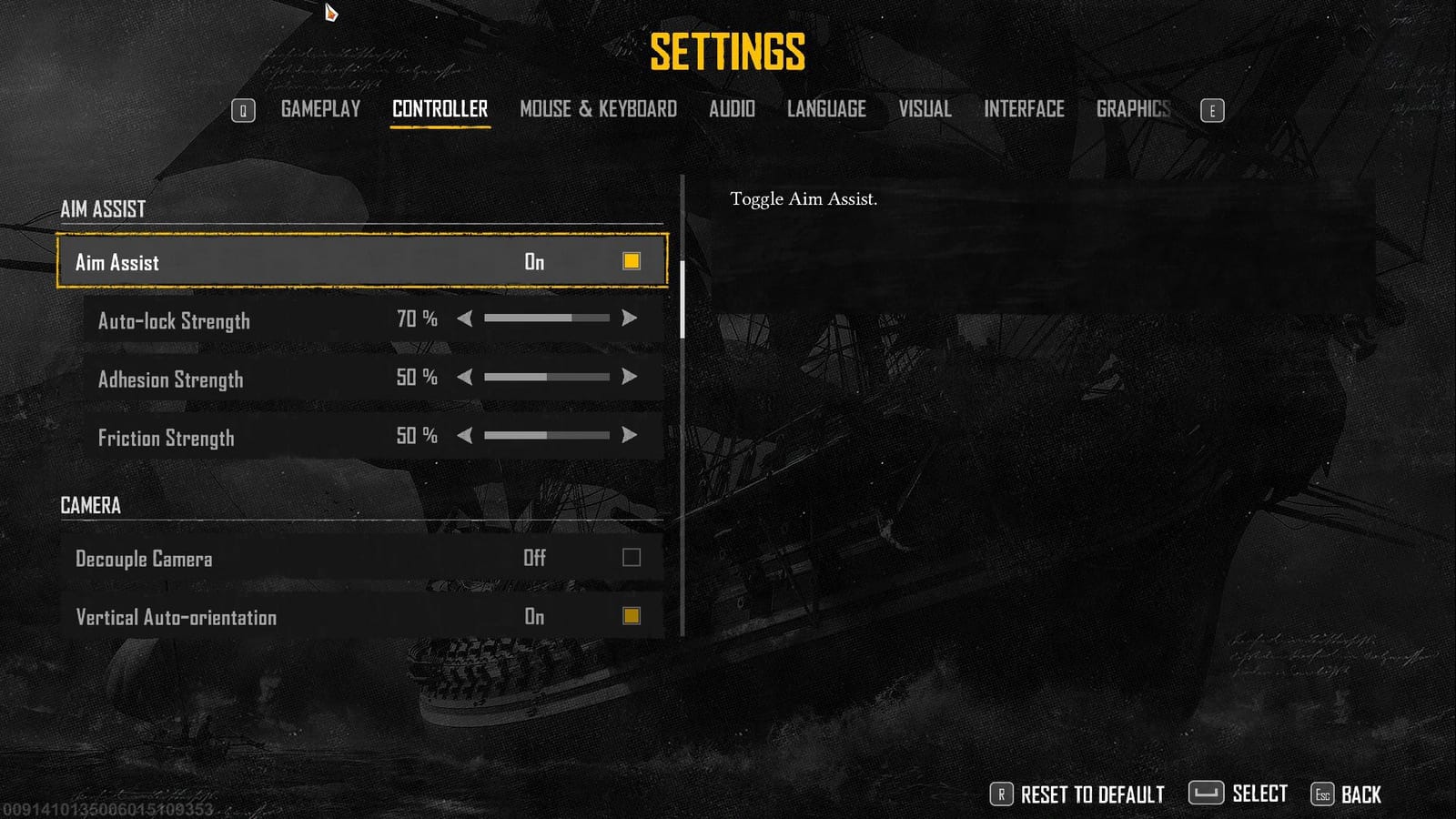Click the right arrow on Auto-lock Strength
Screen dimensions: 1456x819
(x=630, y=318)
